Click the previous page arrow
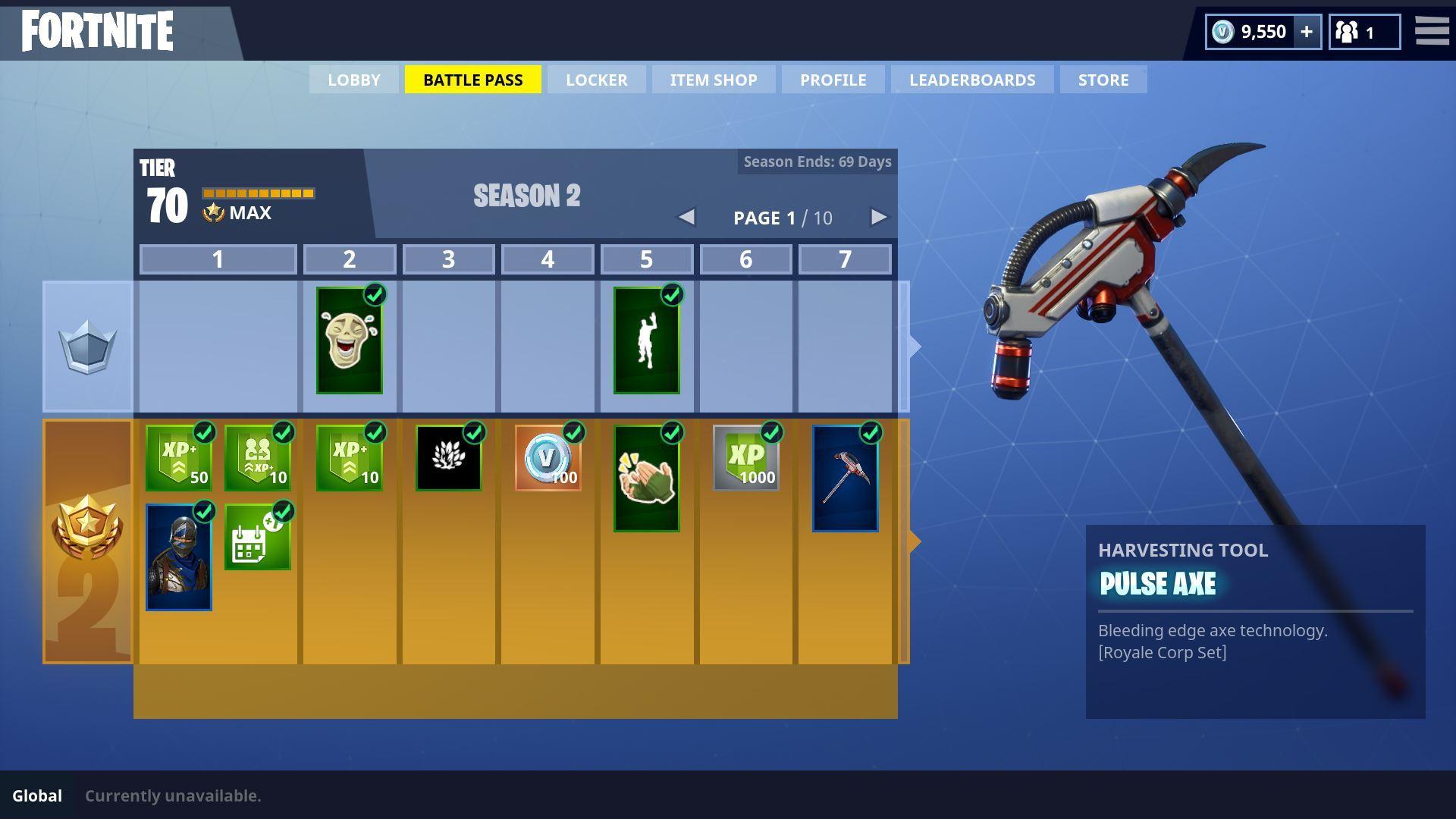1456x819 pixels. [687, 218]
